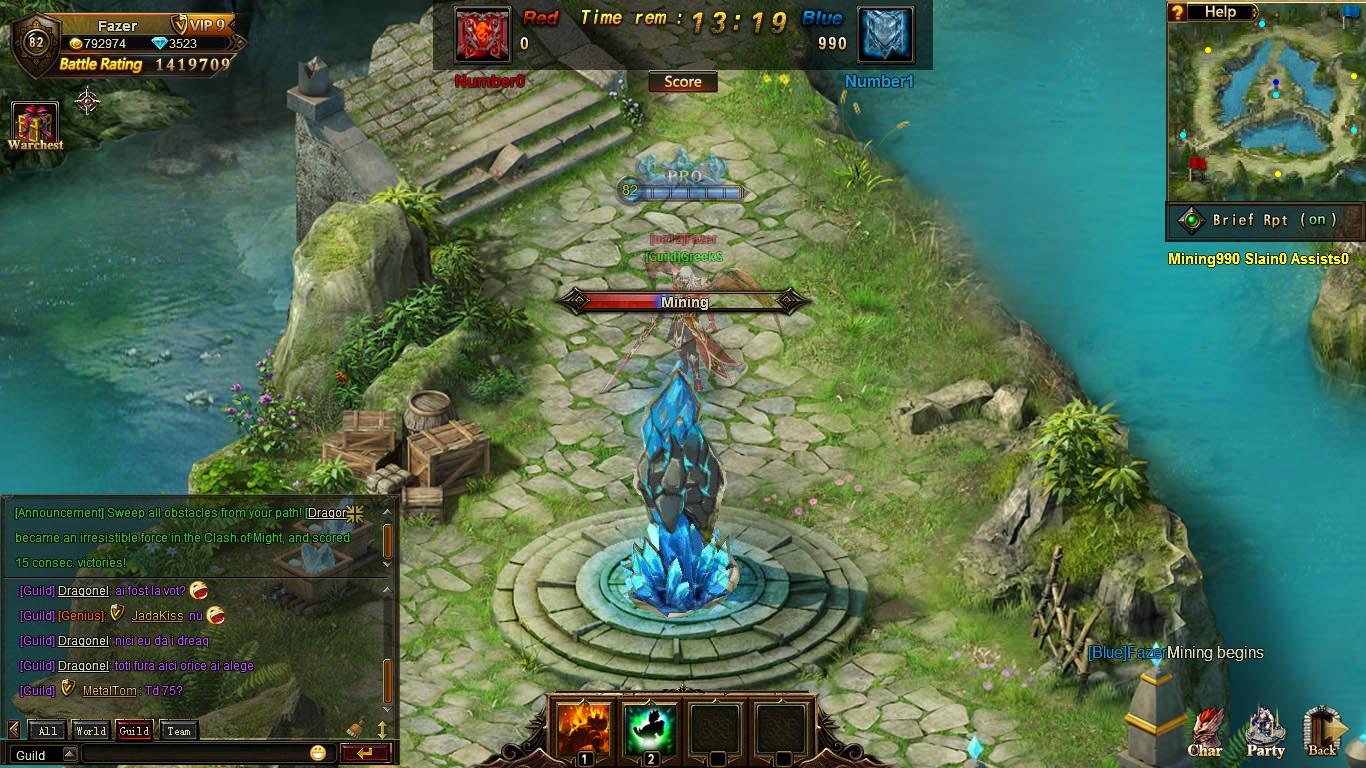Switch chat to the All tab

[x=48, y=731]
